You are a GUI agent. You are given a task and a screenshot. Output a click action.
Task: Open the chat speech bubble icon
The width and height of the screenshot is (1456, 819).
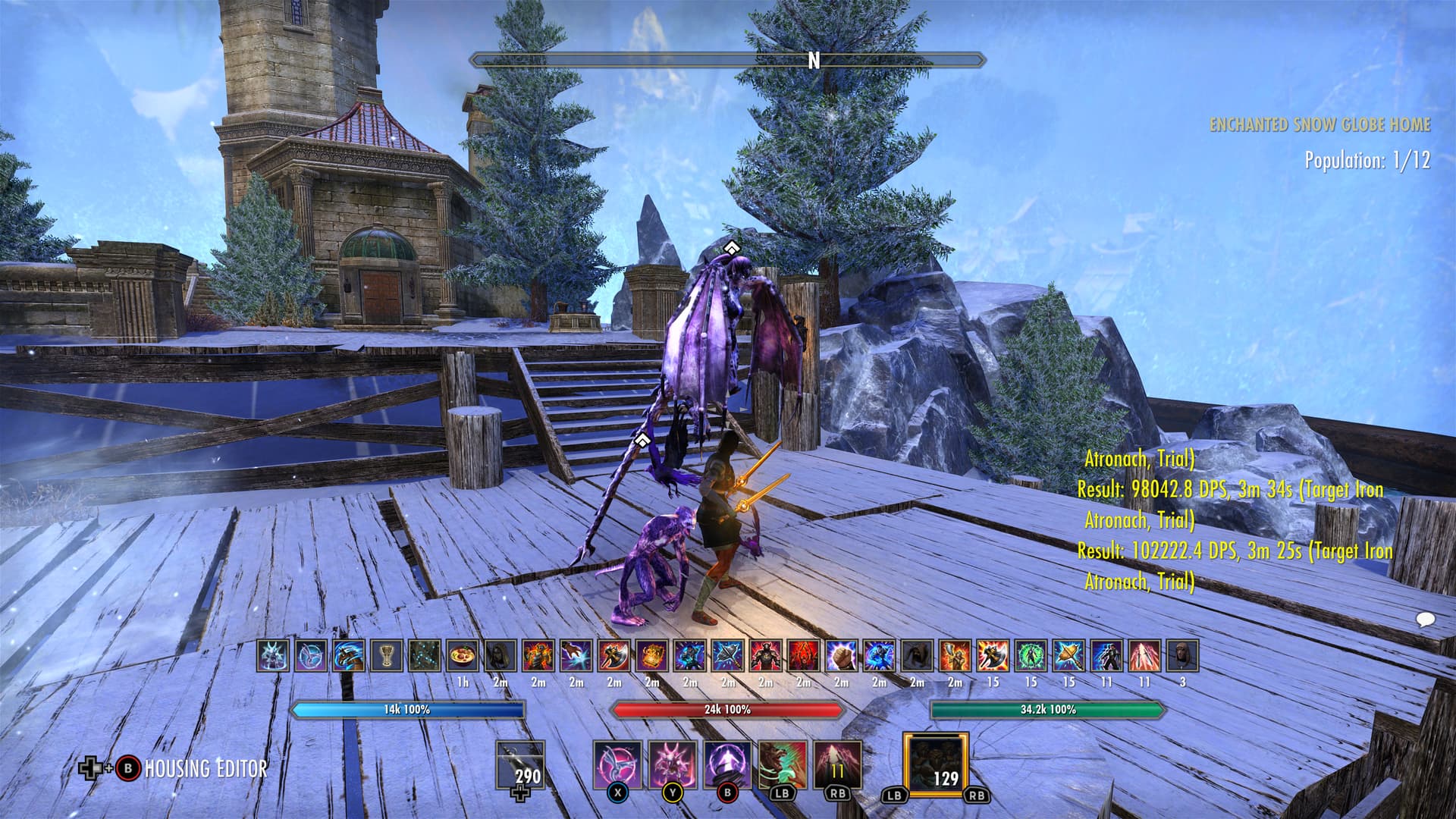[x=1425, y=620]
